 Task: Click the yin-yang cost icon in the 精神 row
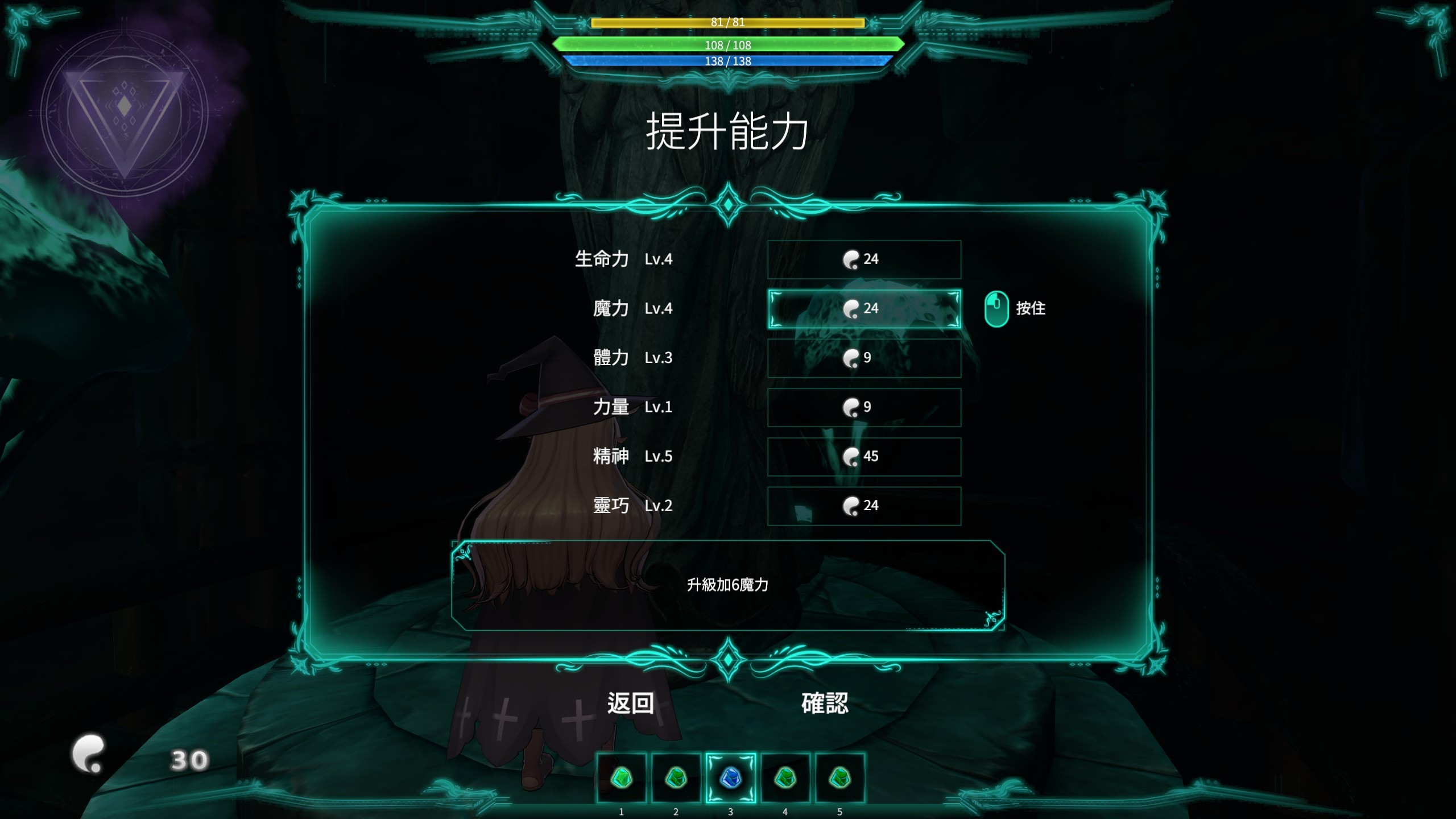[850, 456]
